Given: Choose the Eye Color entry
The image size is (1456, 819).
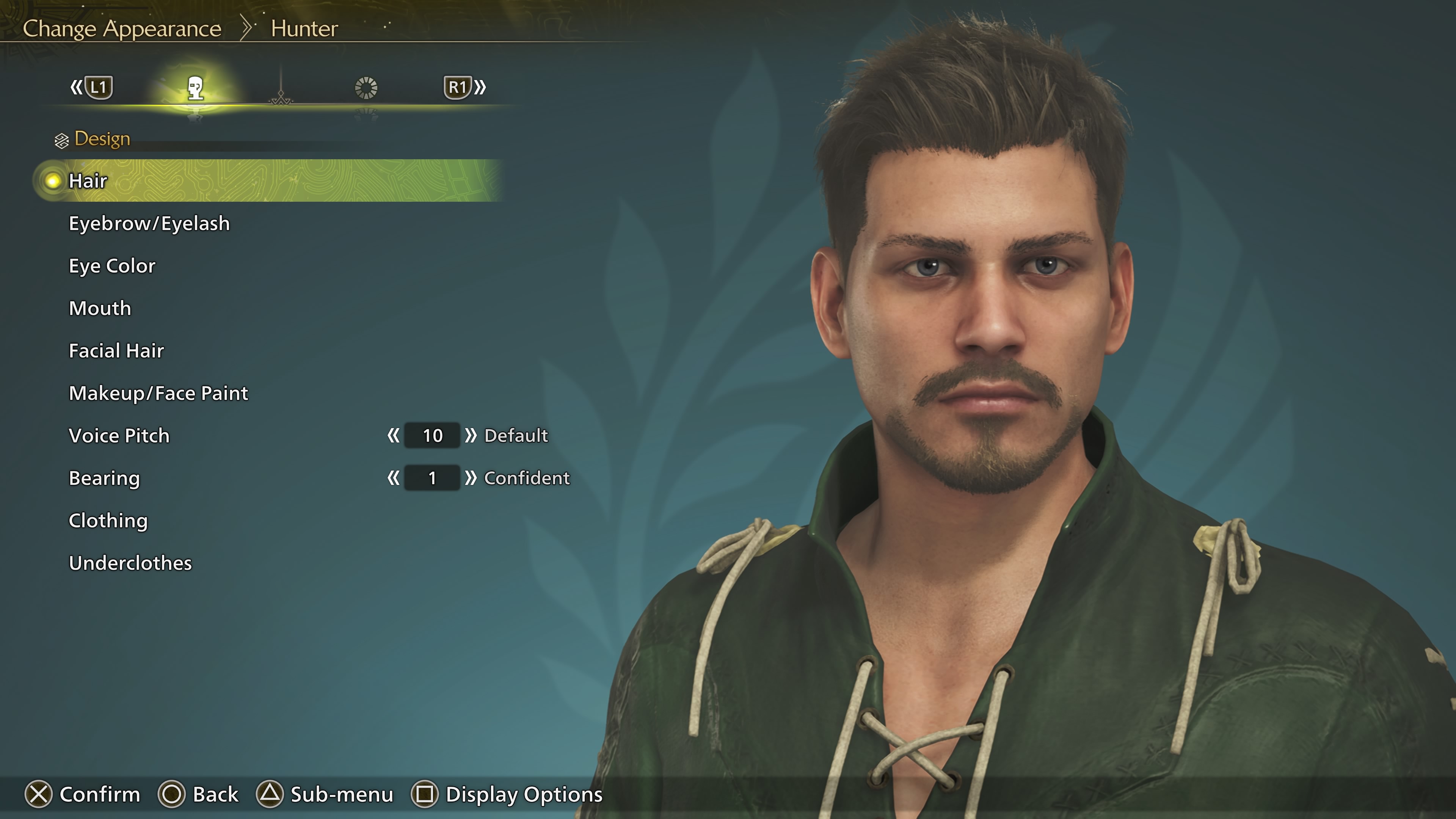Looking at the screenshot, I should pos(112,266).
